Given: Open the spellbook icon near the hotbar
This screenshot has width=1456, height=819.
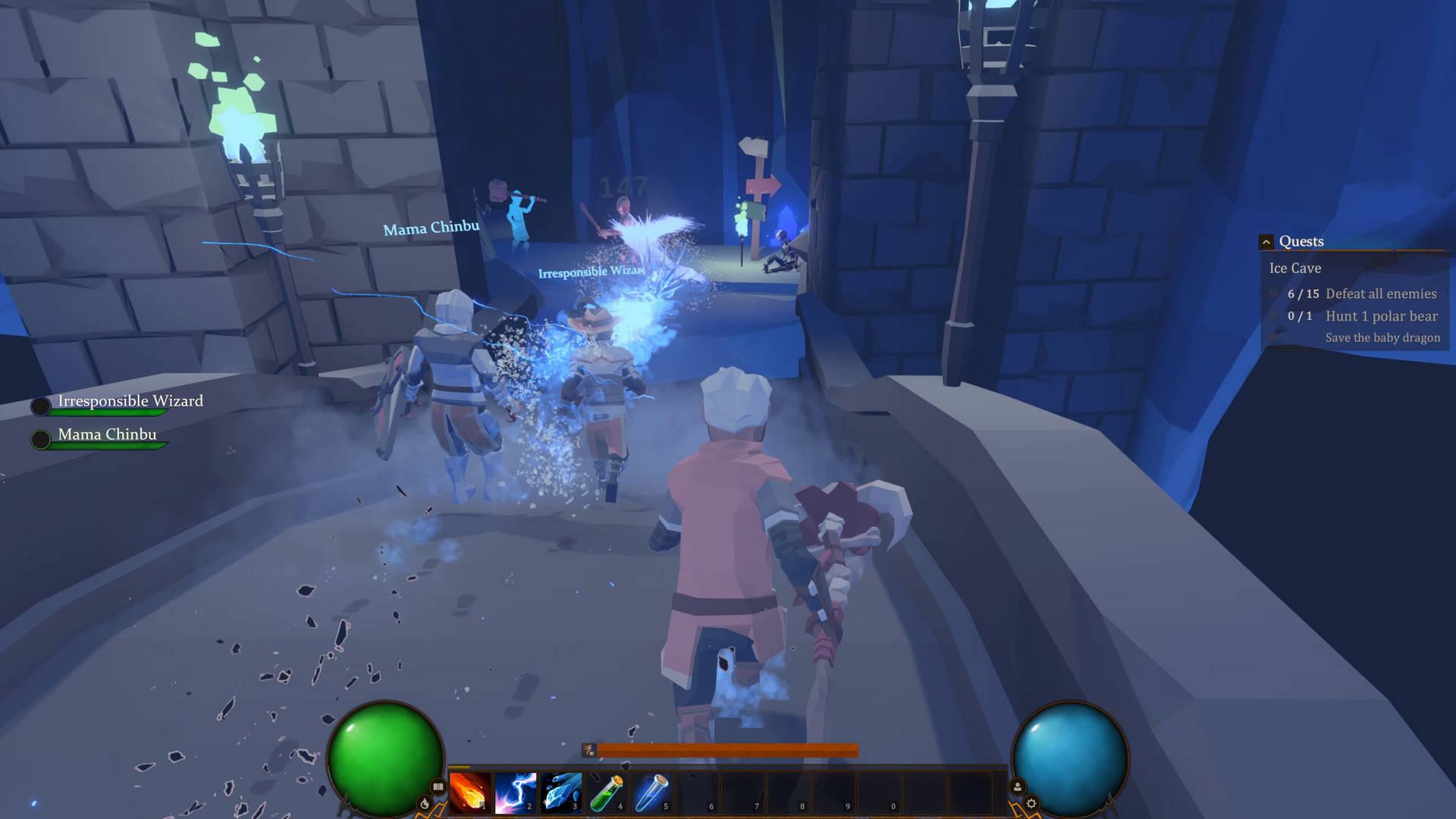Looking at the screenshot, I should [x=438, y=787].
